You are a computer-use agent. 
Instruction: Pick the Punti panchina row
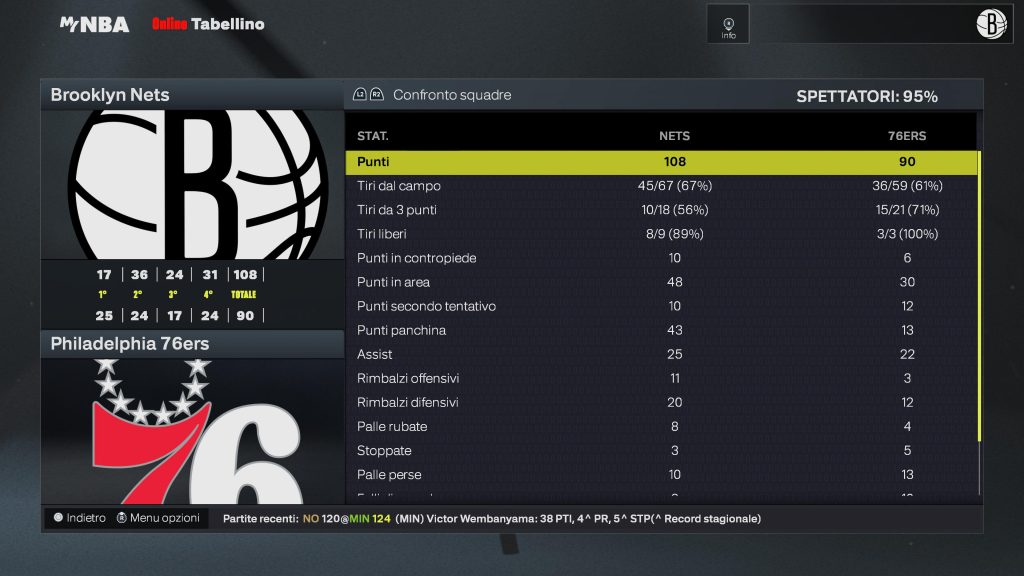click(x=660, y=330)
